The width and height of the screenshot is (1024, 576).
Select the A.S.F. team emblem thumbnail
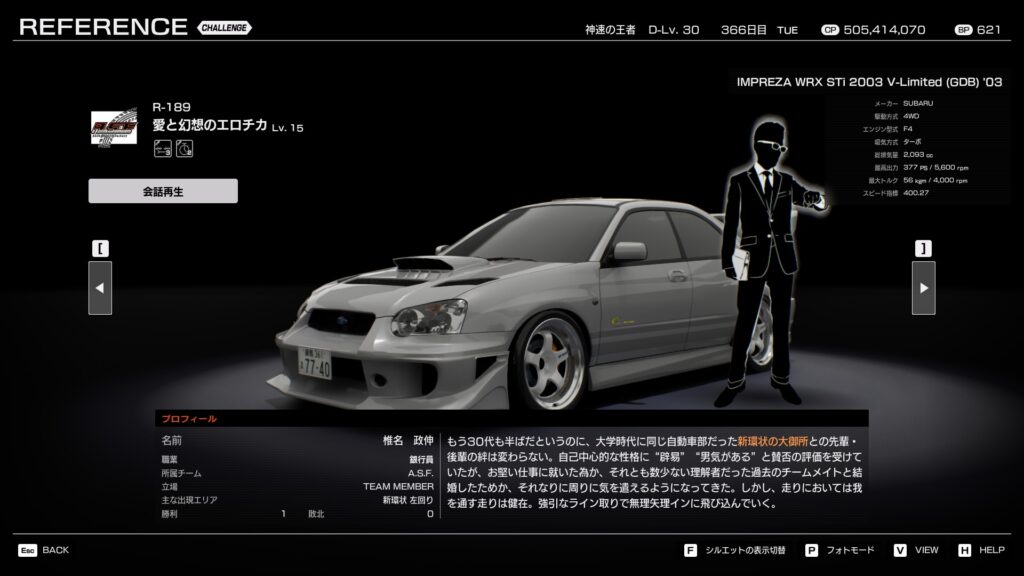[x=114, y=130]
